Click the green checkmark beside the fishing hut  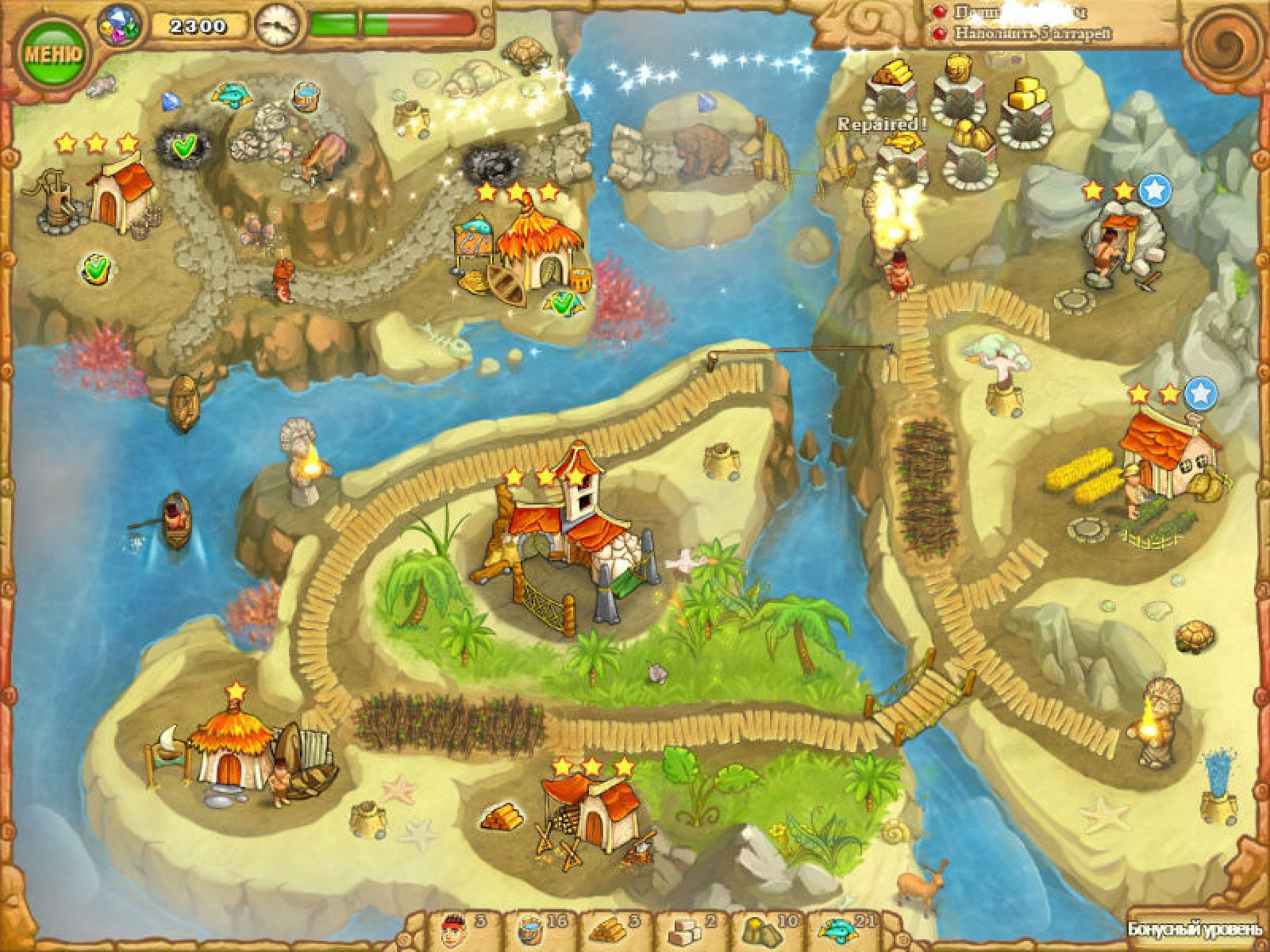click(x=564, y=301)
